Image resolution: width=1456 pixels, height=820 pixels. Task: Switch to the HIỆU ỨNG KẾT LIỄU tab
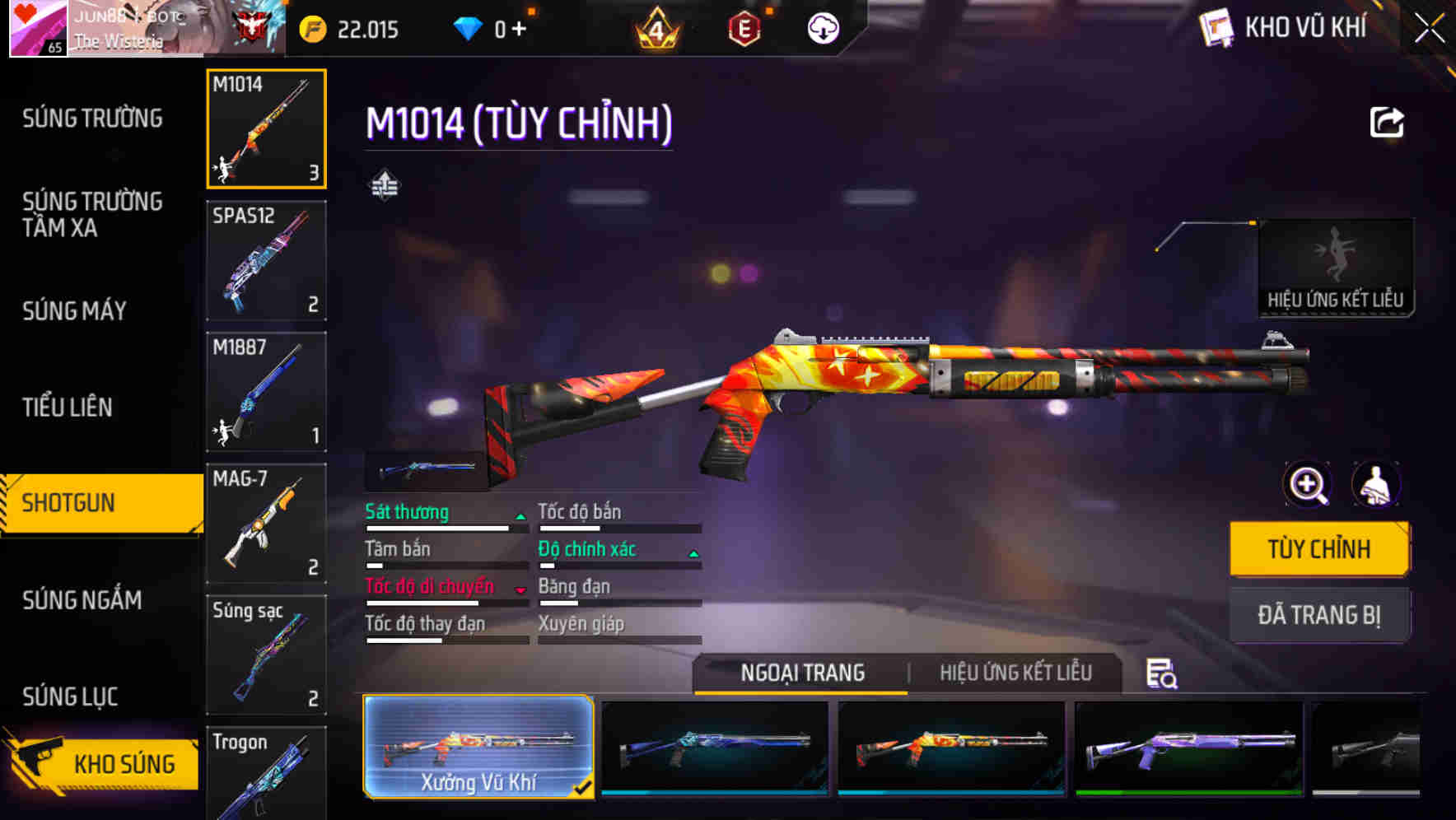pos(1016,673)
